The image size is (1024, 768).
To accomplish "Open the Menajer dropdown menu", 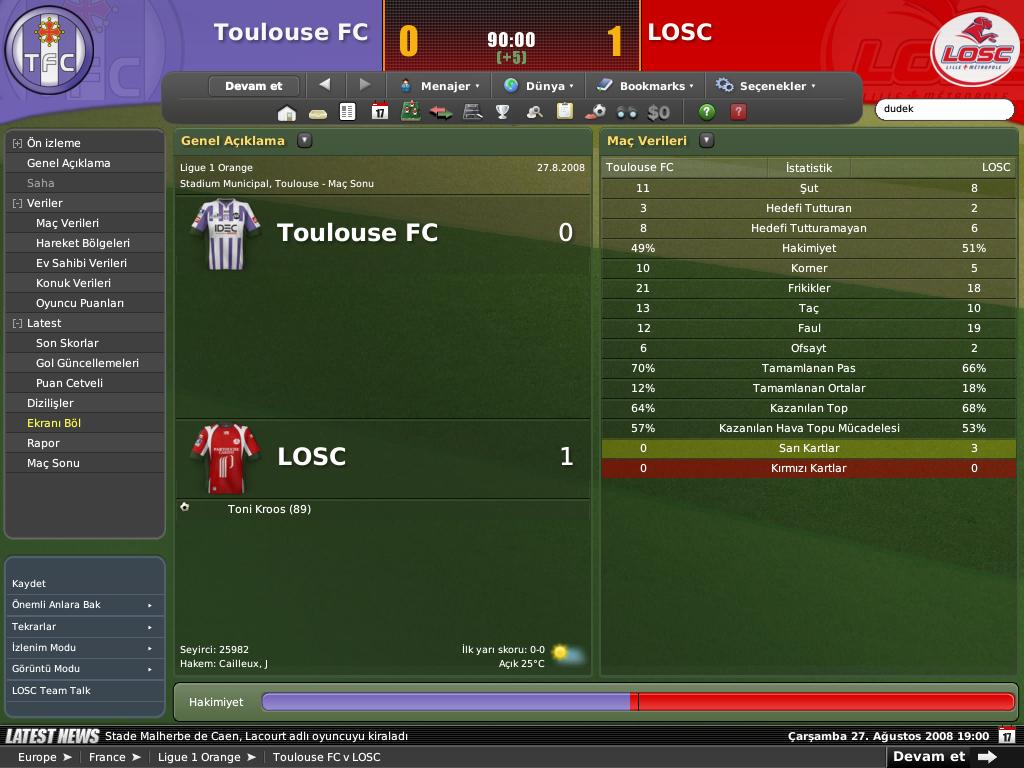I will (x=440, y=86).
